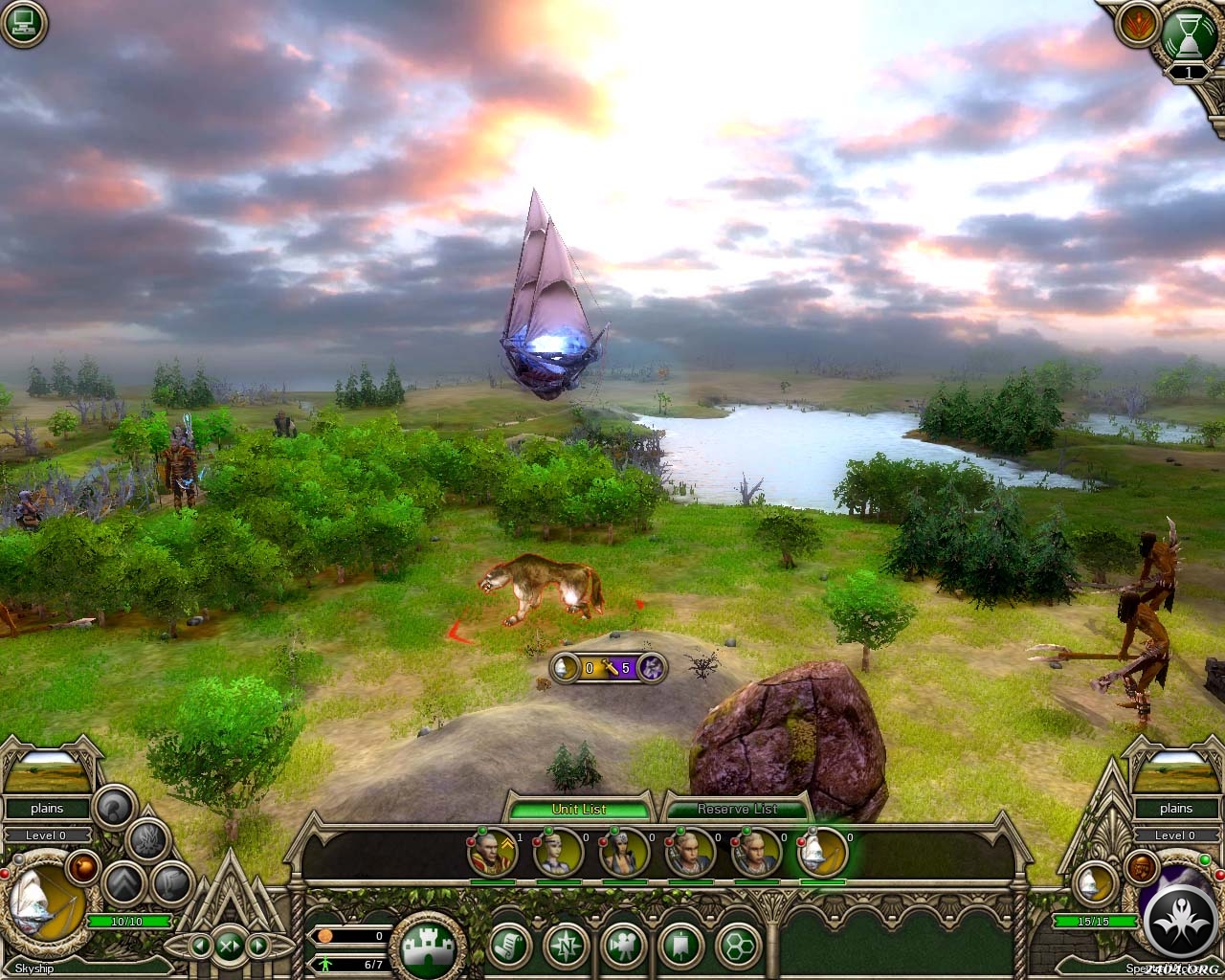
Task: Select the red-robed hero portrait in unit list
Action: 493,852
